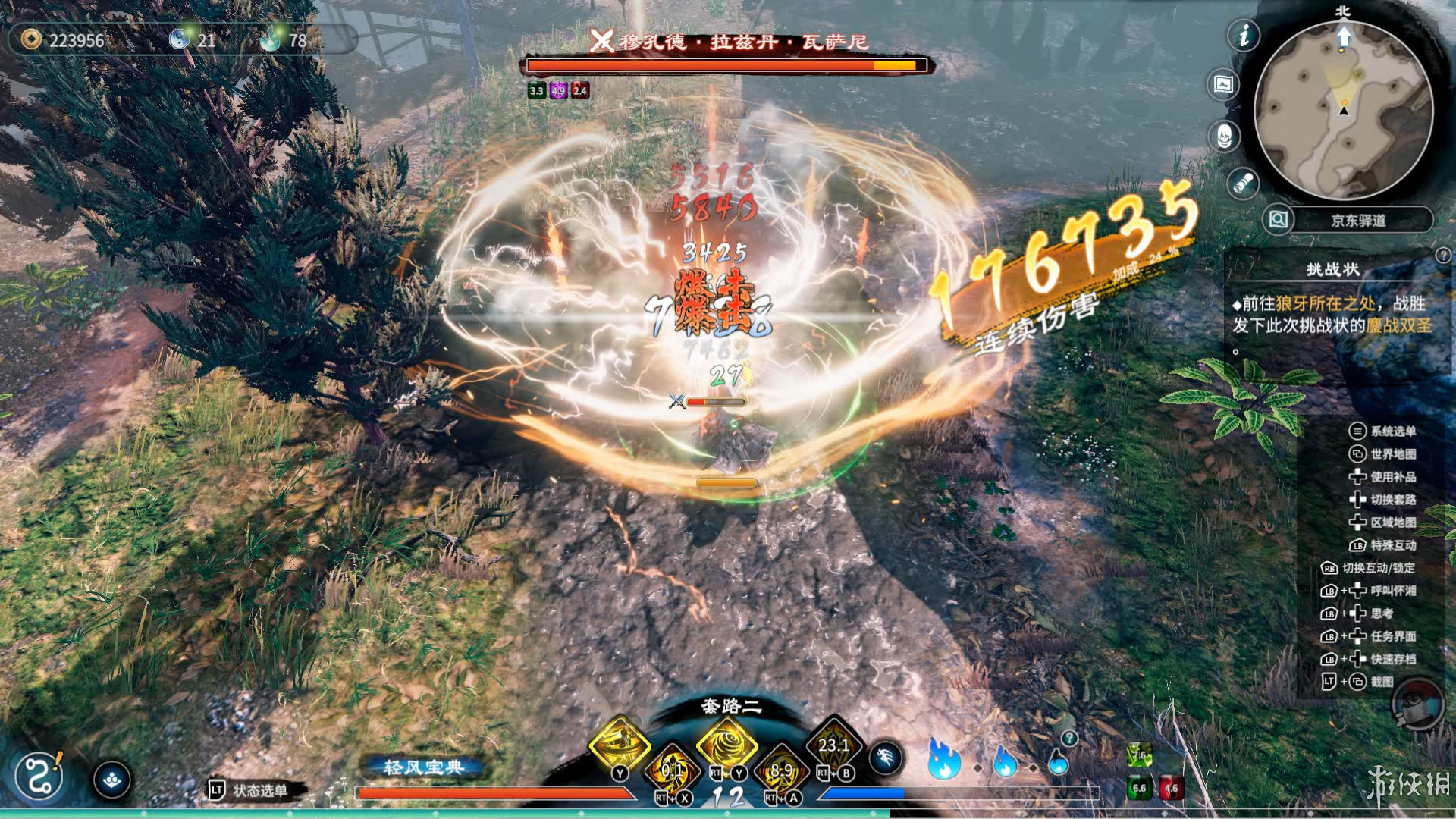1456x819 pixels.
Task: Click the gold coin currency counter
Action: (64, 40)
